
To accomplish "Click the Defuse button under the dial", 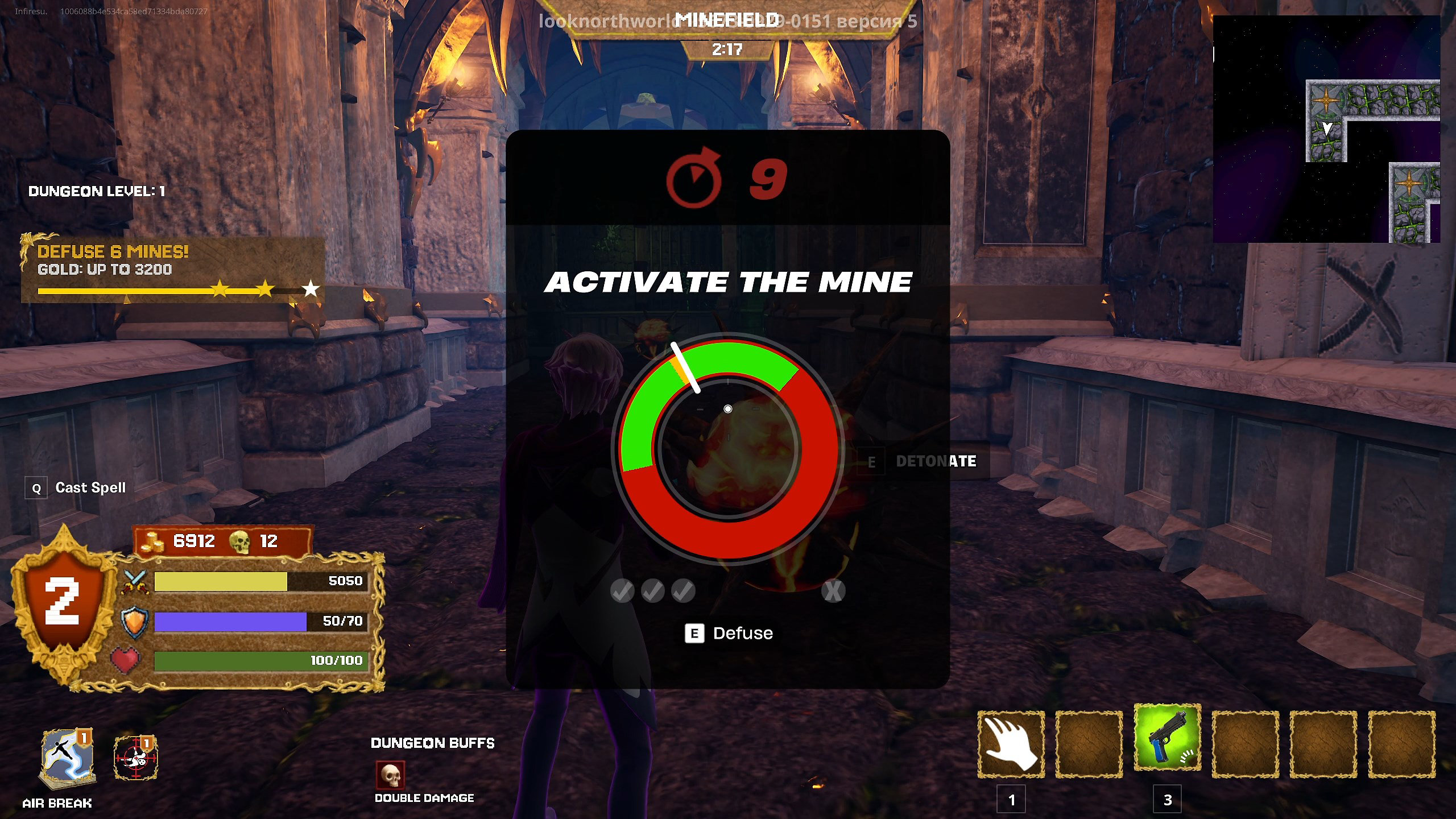I will tap(729, 633).
